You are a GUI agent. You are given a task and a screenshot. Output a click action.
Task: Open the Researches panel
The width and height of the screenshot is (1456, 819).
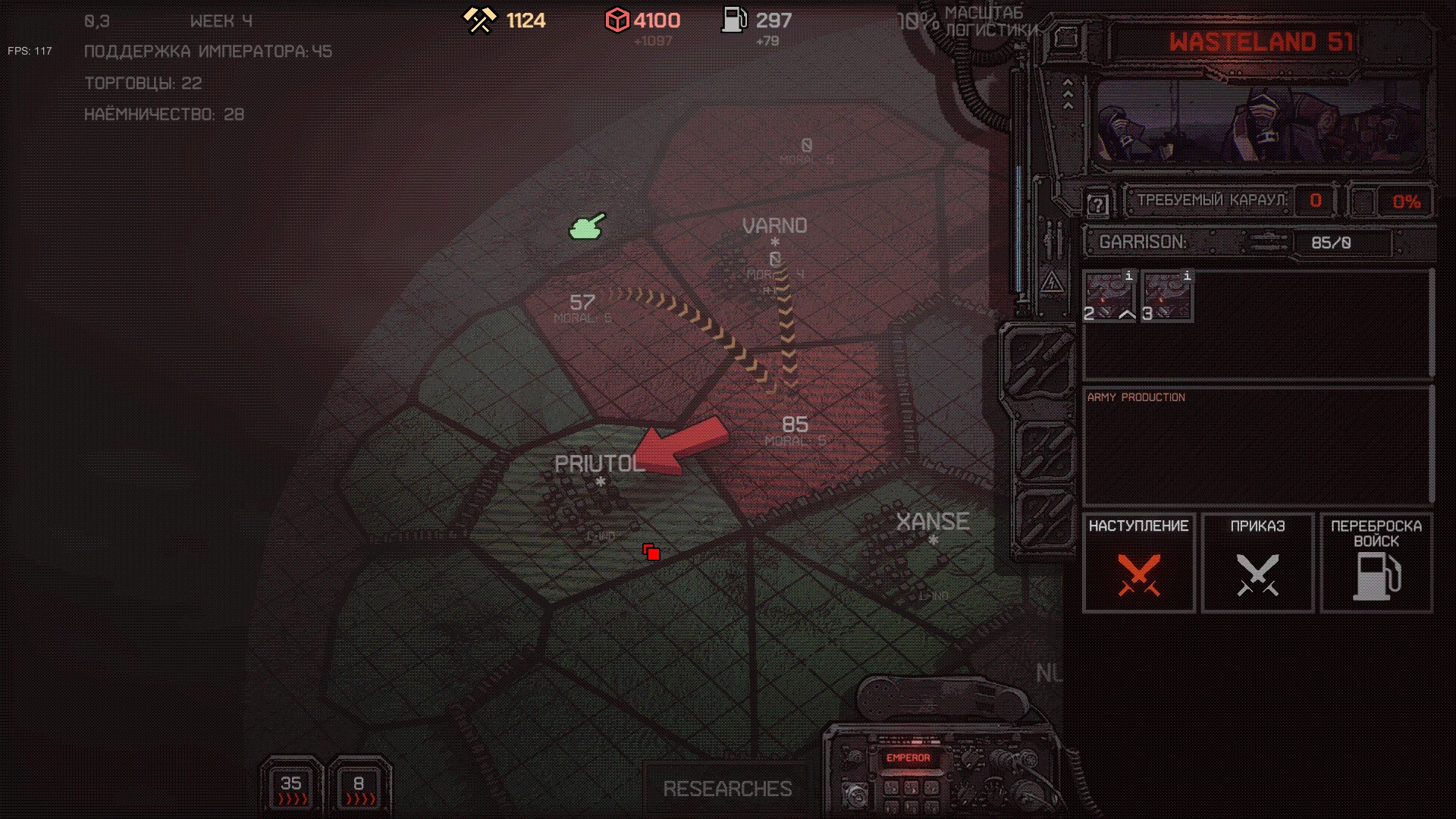click(727, 789)
